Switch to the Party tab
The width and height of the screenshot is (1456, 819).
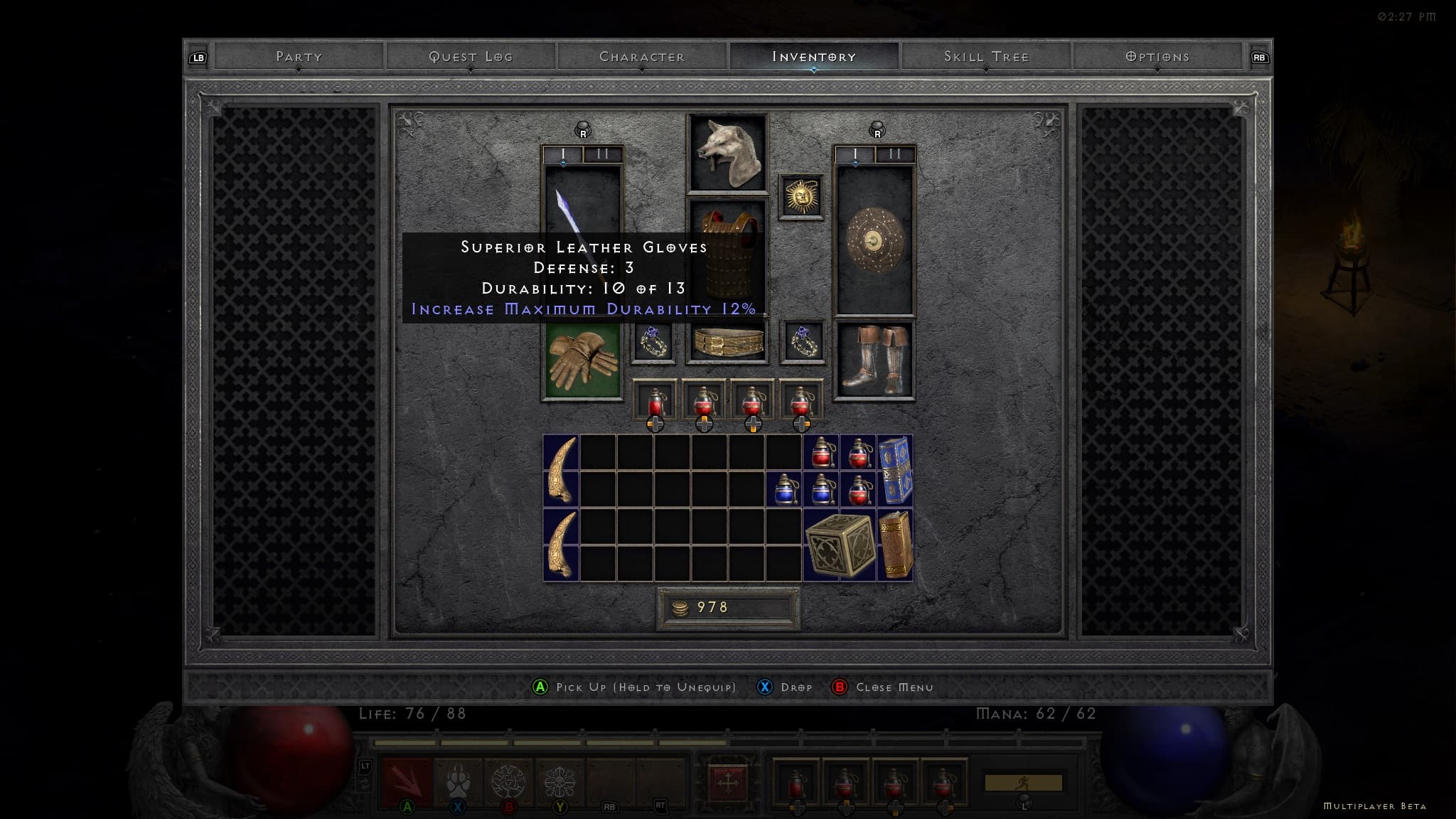pyautogui.click(x=299, y=57)
